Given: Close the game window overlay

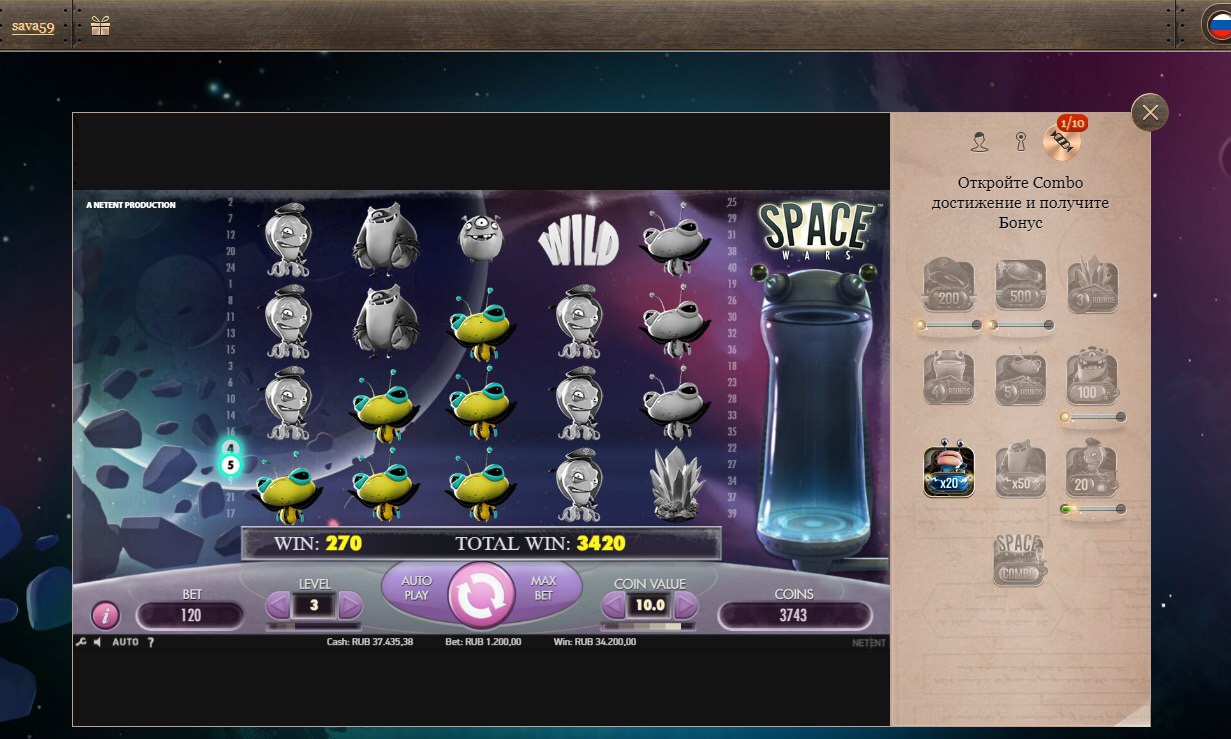Looking at the screenshot, I should click(x=1150, y=113).
